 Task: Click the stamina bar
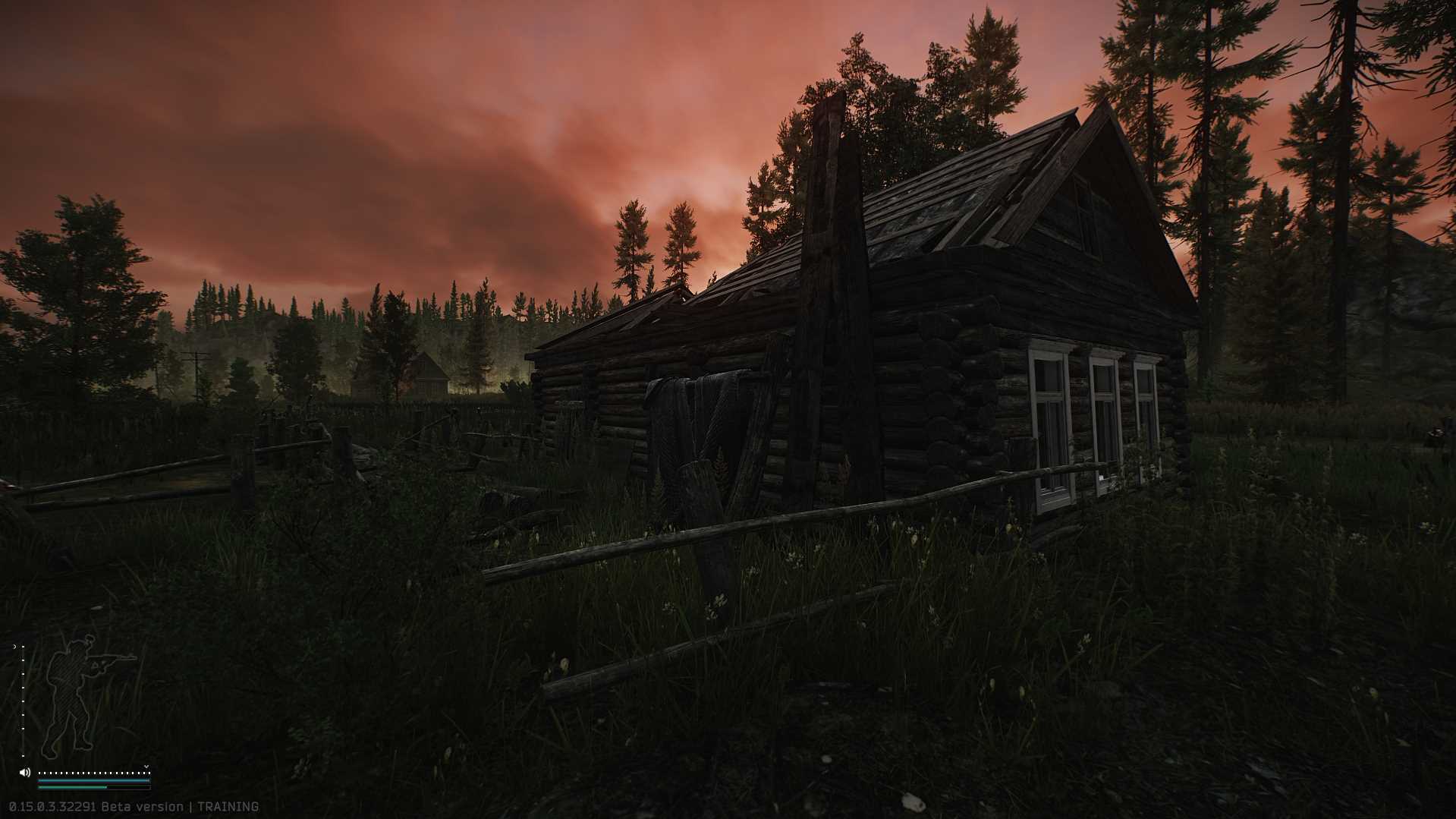(91, 780)
